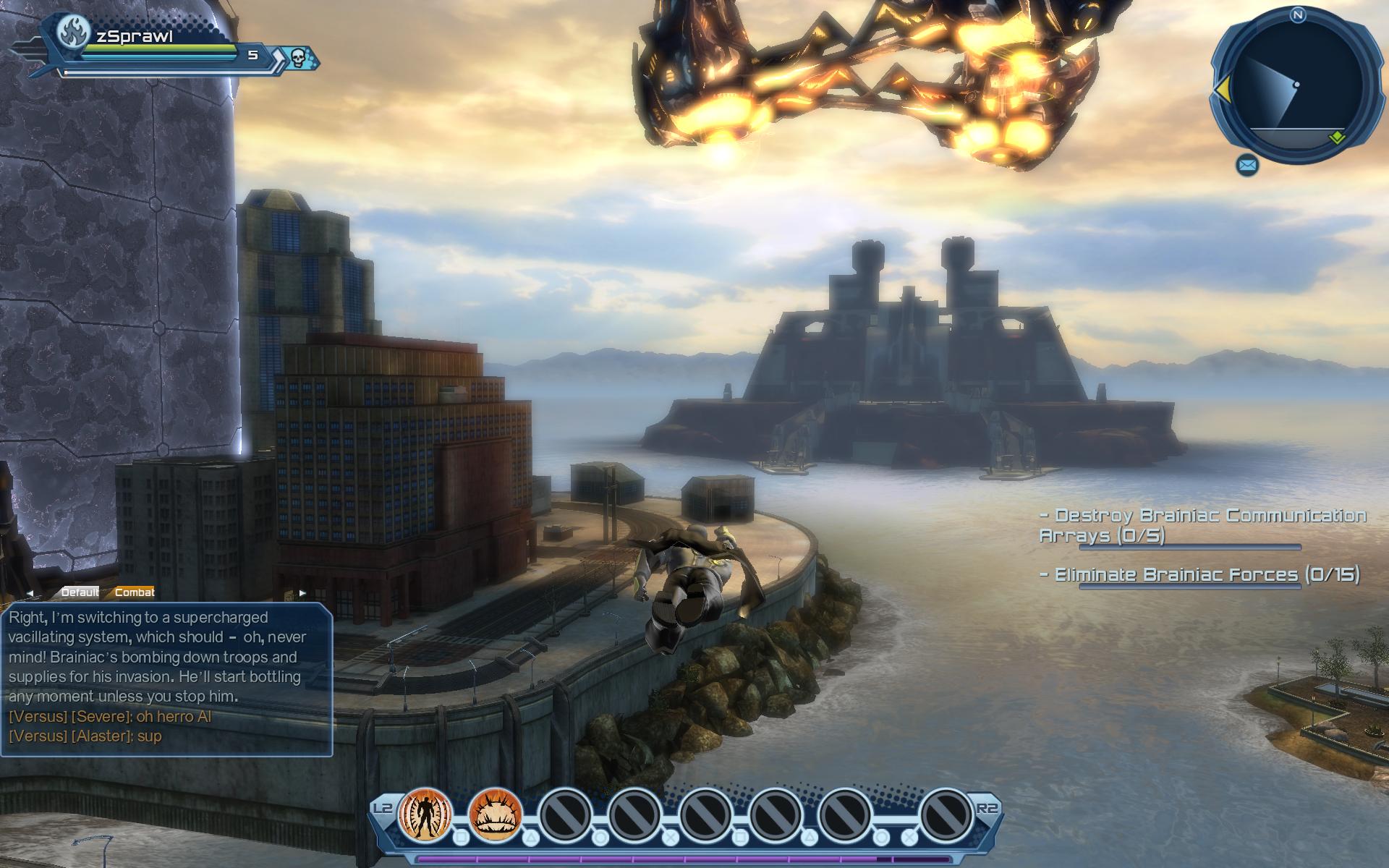Viewport: 1389px width, 868px height.
Task: Select the Destroy Brainiac Communication Arrays objective
Action: coord(1202,525)
